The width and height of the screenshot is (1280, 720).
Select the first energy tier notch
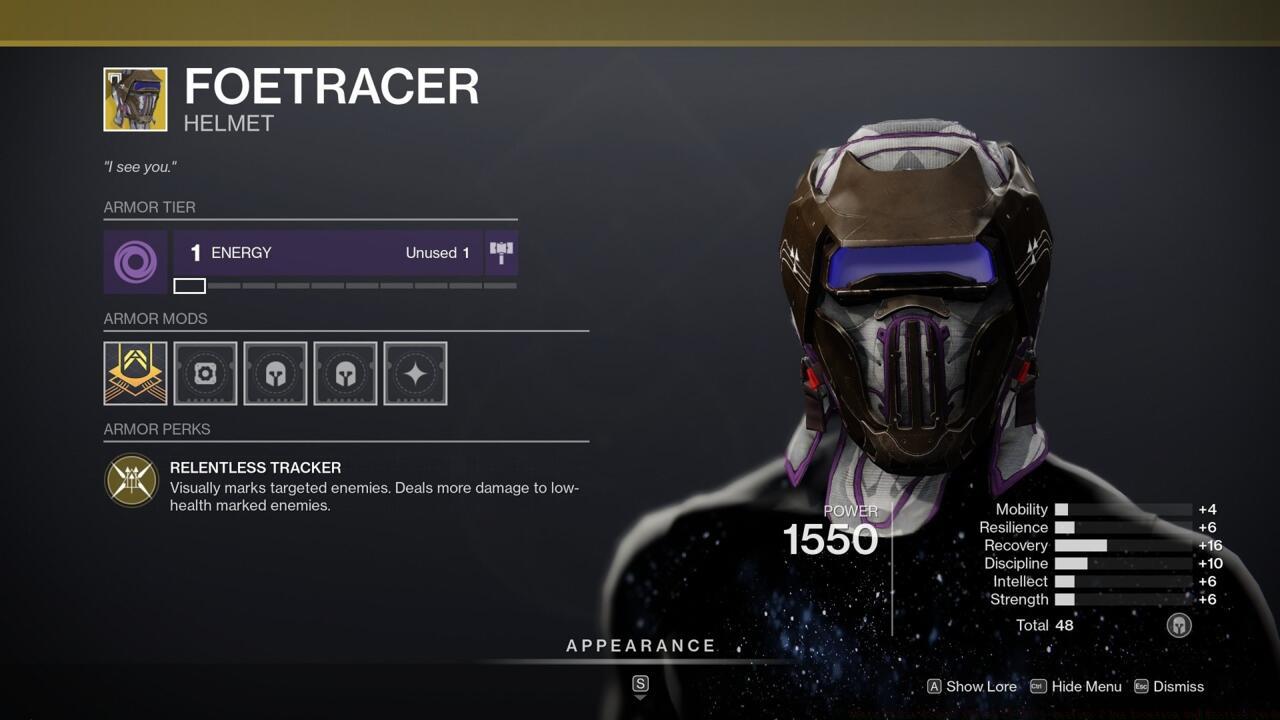(x=189, y=285)
